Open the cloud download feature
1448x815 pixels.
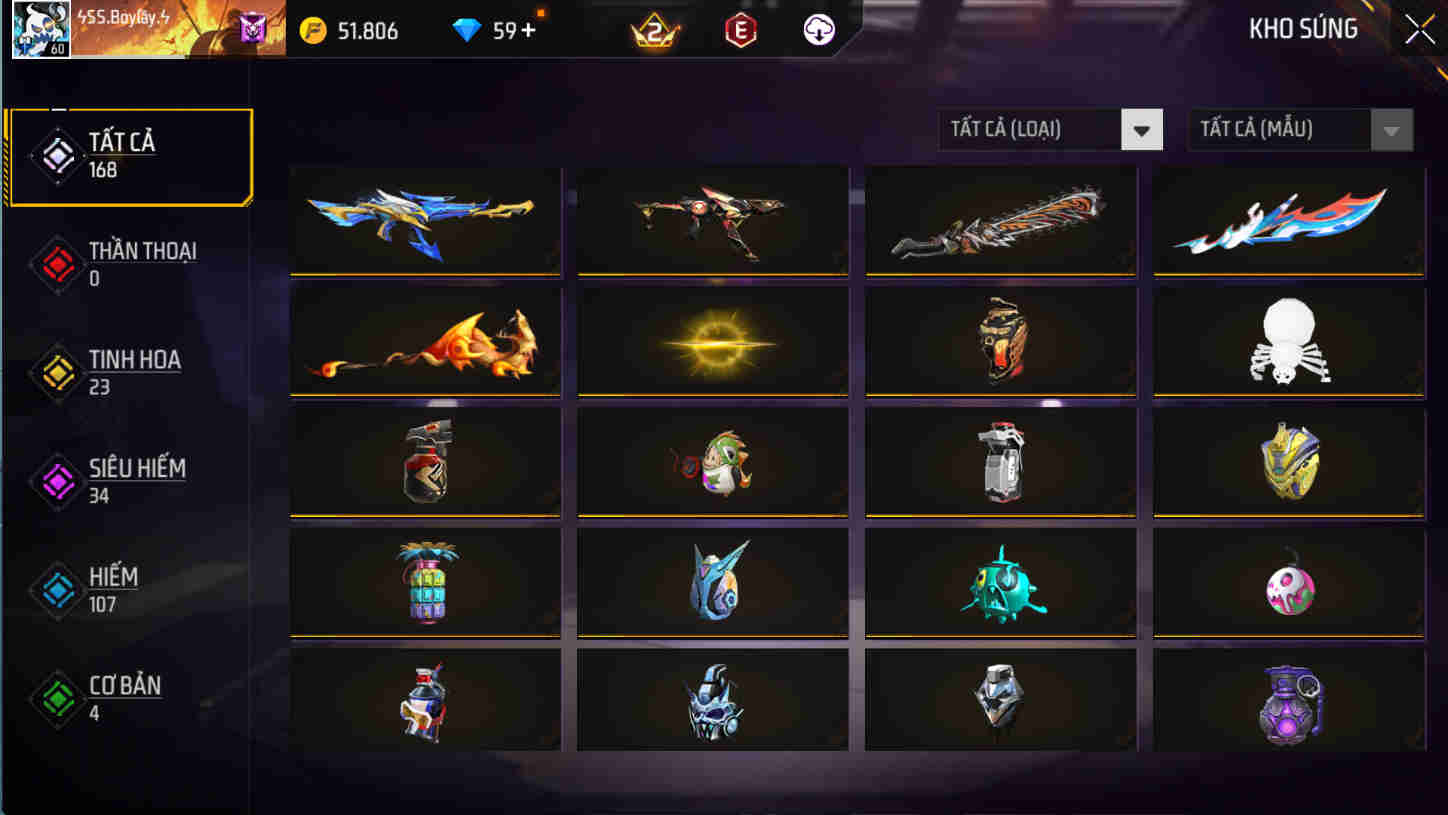[x=817, y=29]
